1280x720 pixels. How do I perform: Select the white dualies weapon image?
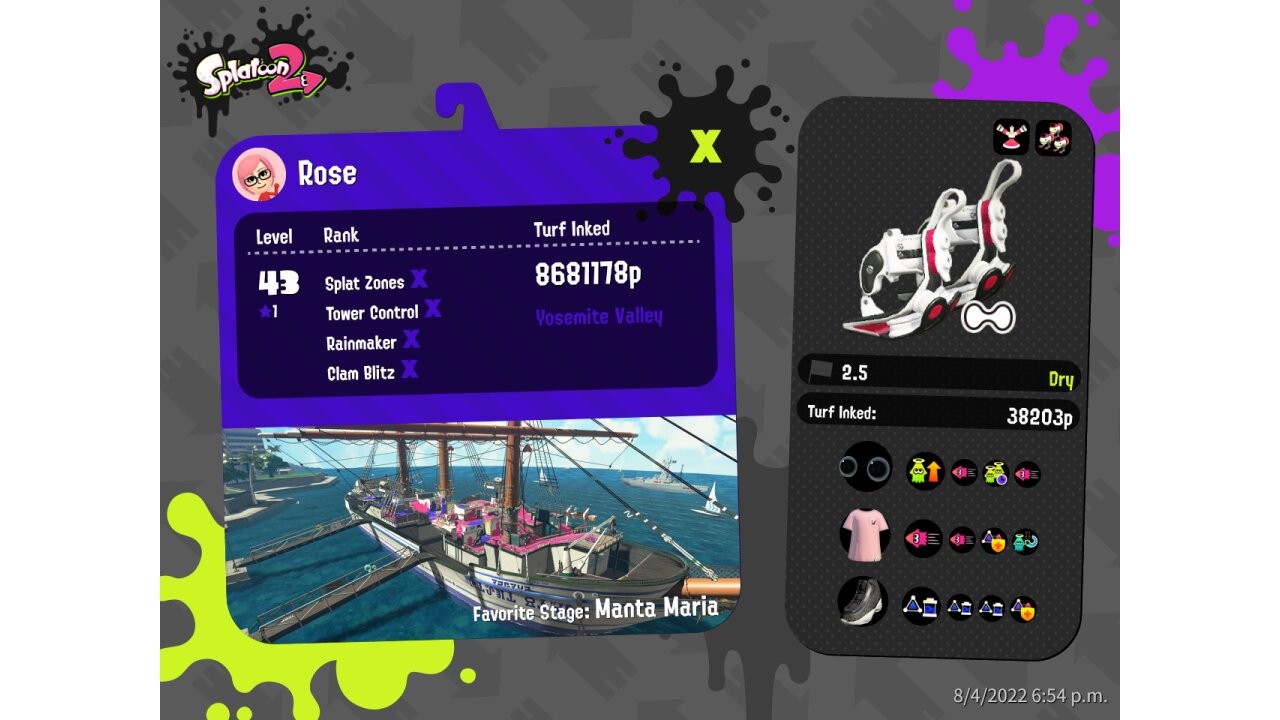pos(935,250)
